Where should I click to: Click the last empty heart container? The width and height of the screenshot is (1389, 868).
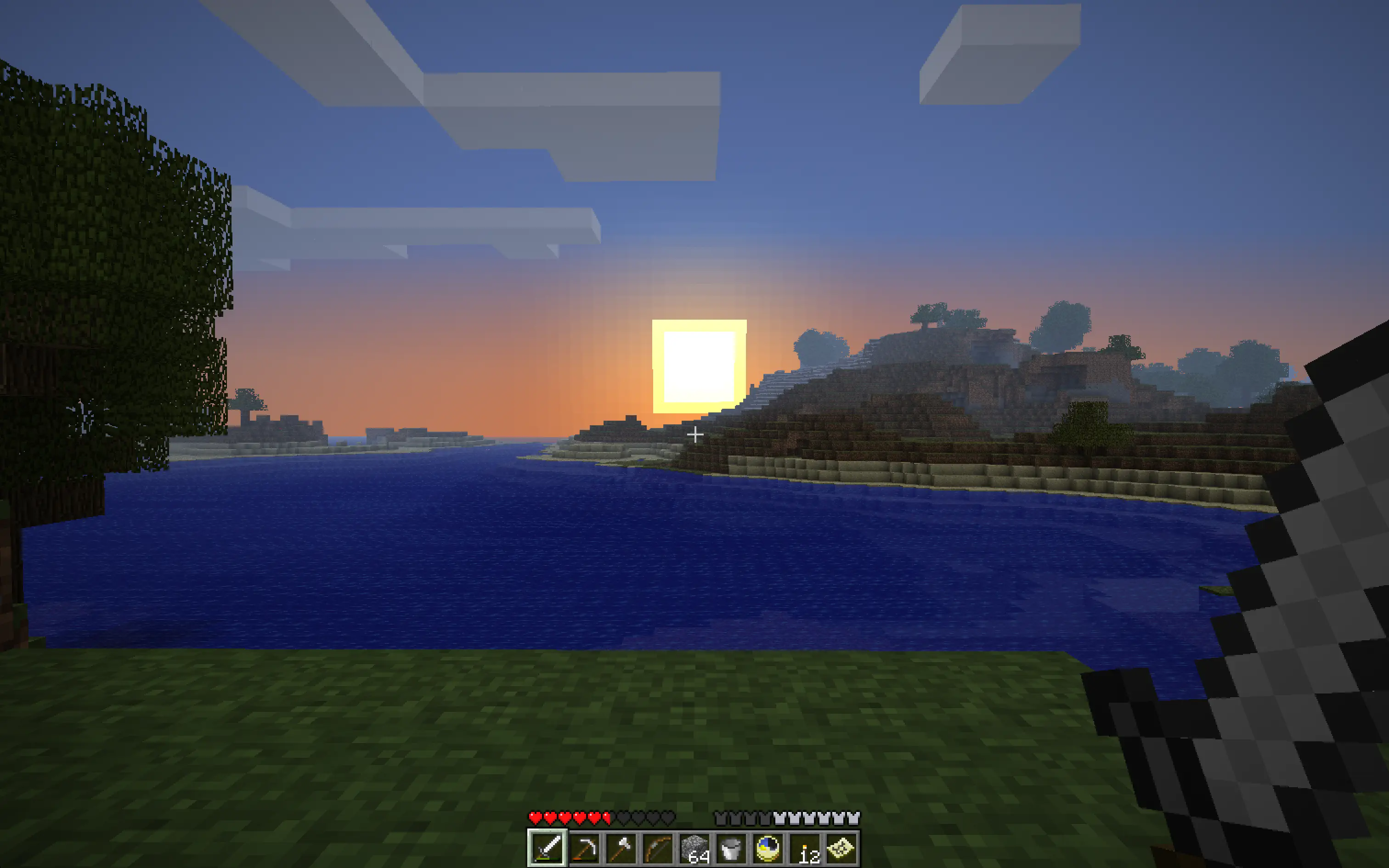click(x=668, y=817)
